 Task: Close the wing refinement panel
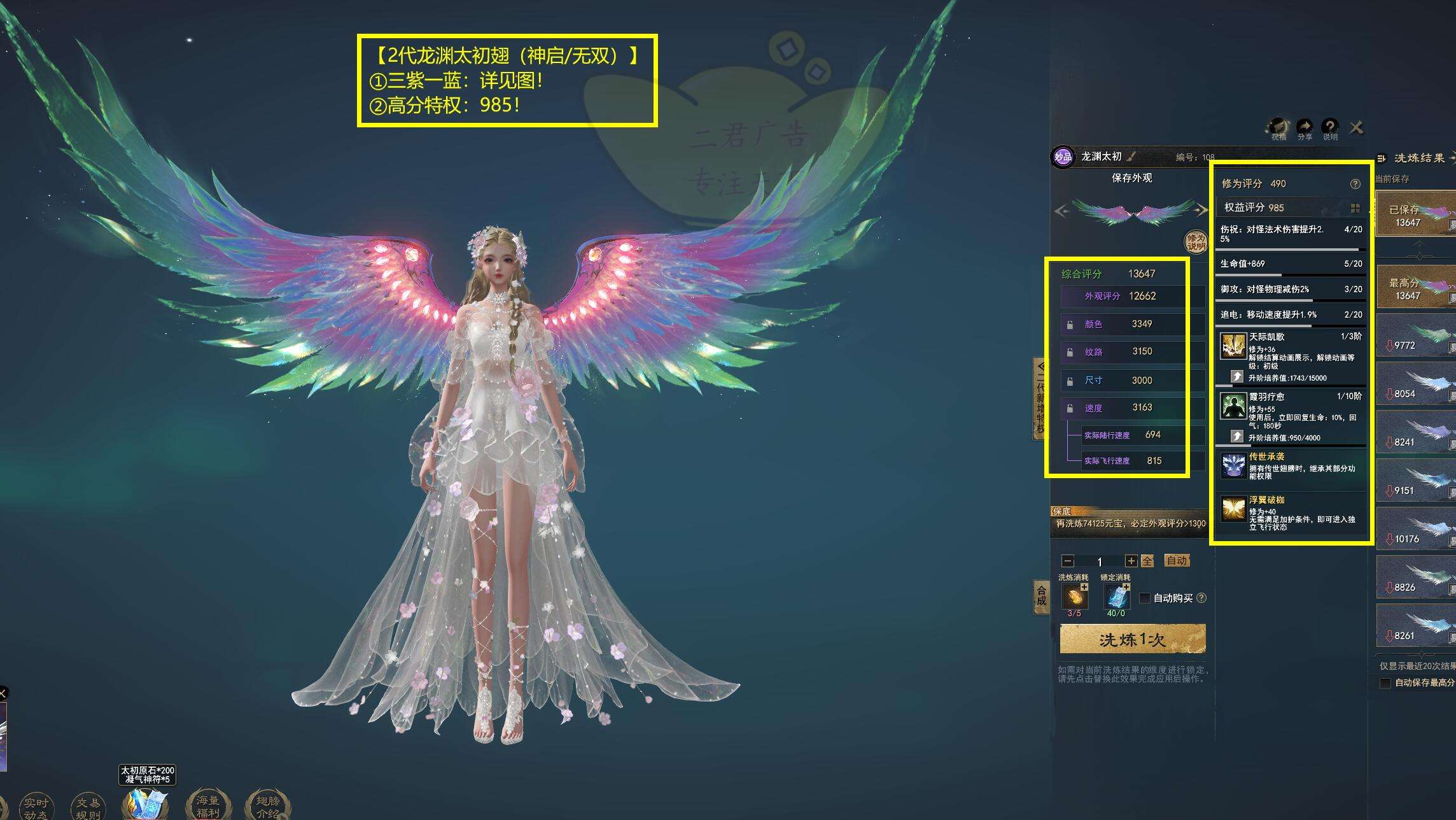pos(1356,128)
